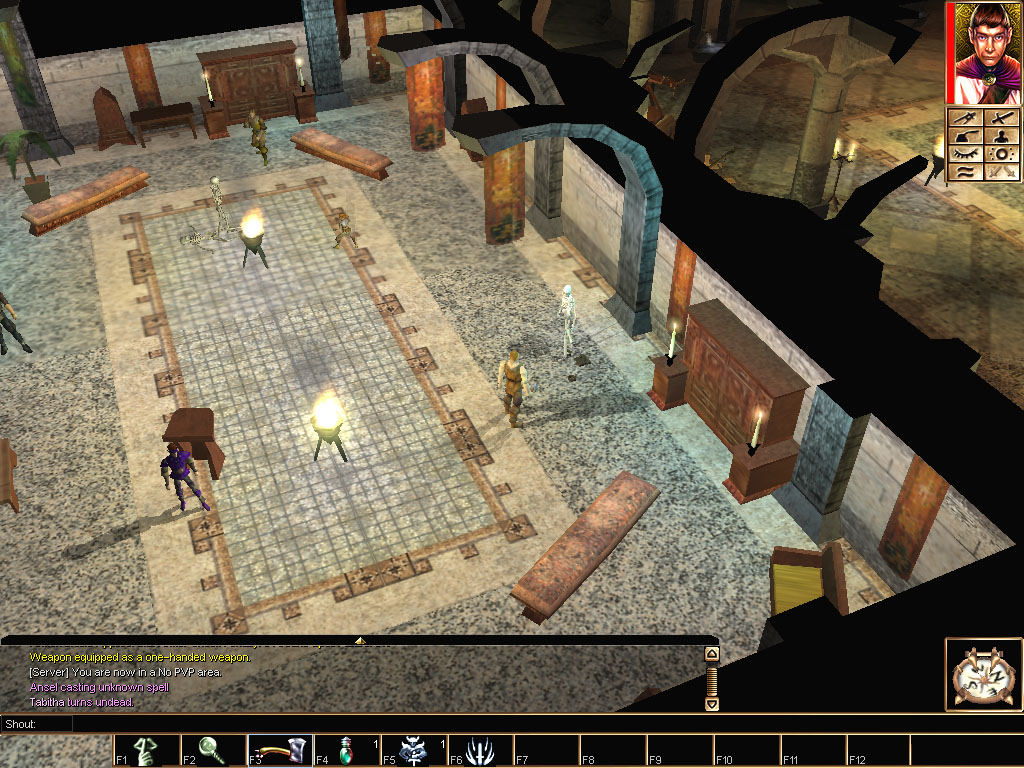Open the character sheet silhouette button
1024x768 pixels.
pos(1002,136)
